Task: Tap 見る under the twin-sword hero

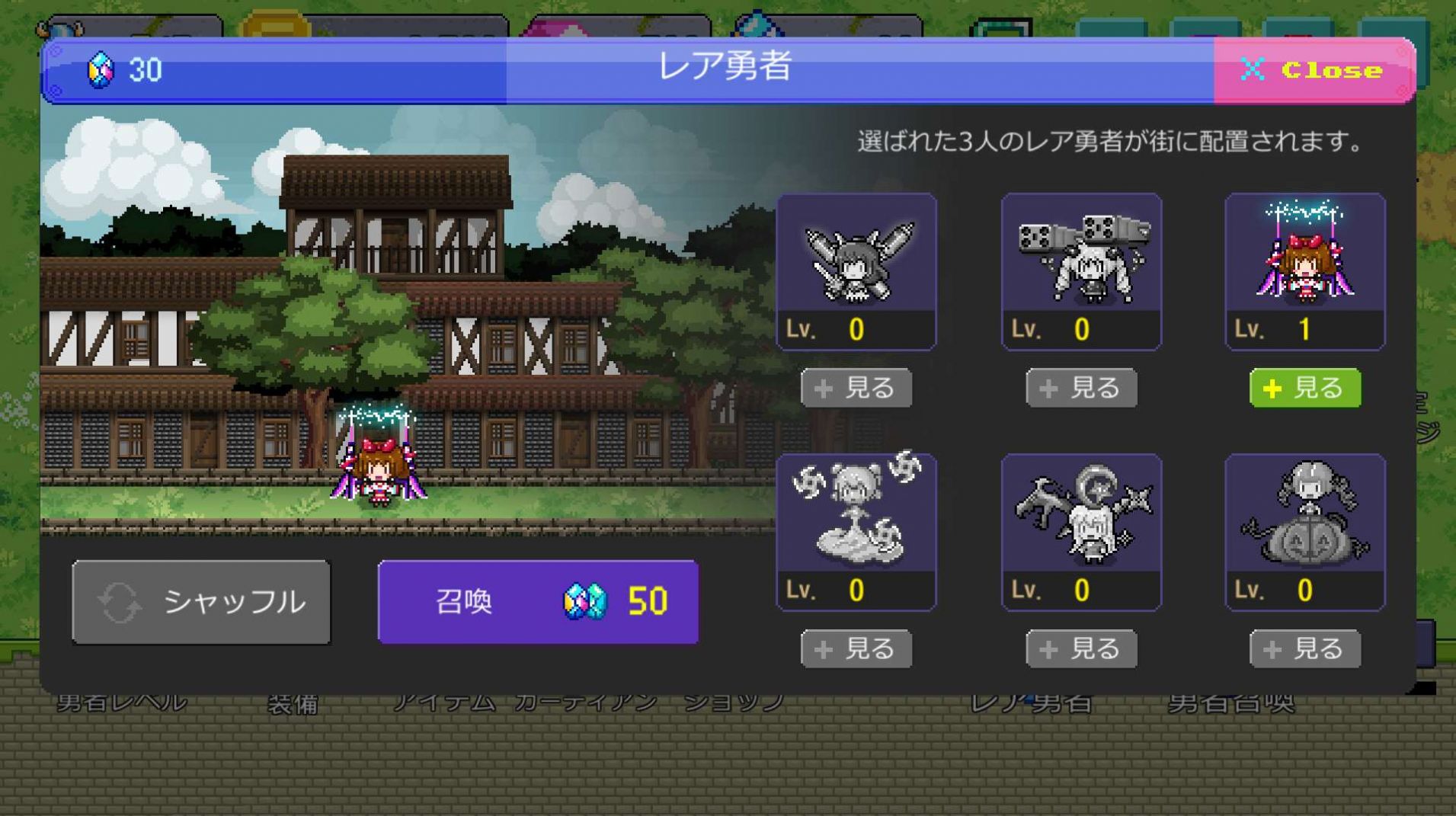Action: 856,387
